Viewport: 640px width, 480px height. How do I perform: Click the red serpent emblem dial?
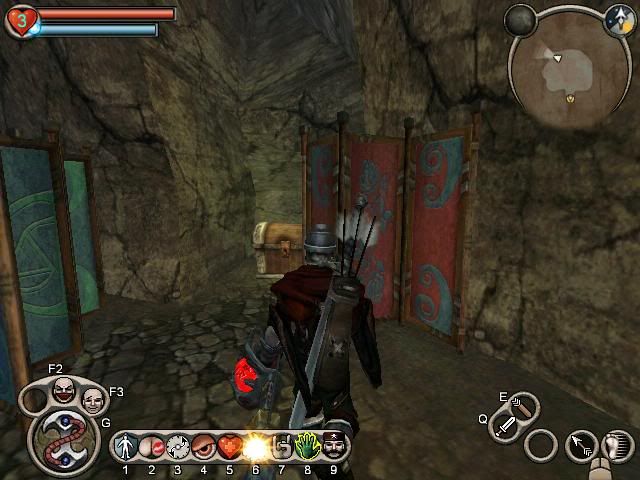(x=63, y=440)
